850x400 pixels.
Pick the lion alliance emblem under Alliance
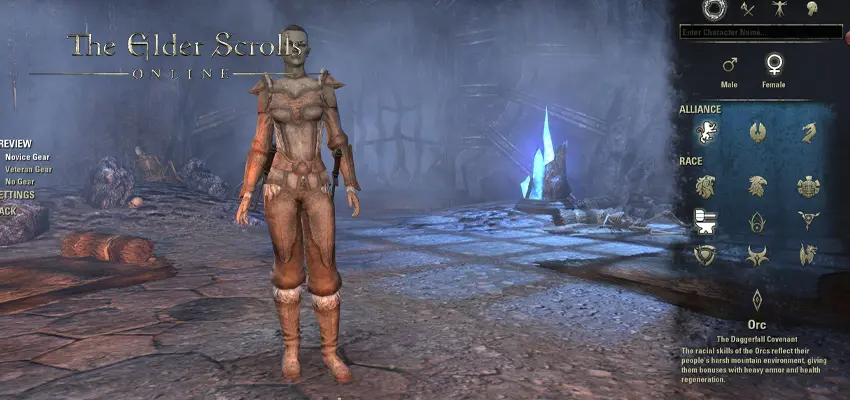[704, 132]
